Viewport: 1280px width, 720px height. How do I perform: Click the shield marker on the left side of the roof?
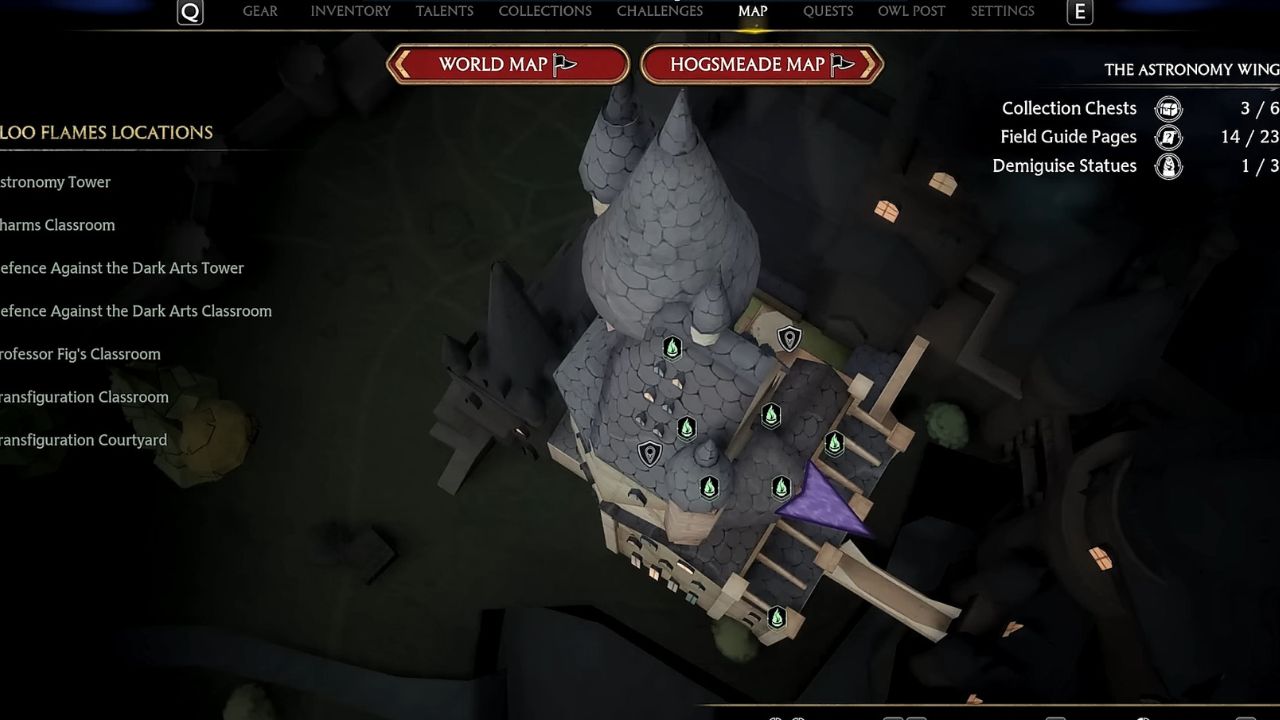coord(649,452)
